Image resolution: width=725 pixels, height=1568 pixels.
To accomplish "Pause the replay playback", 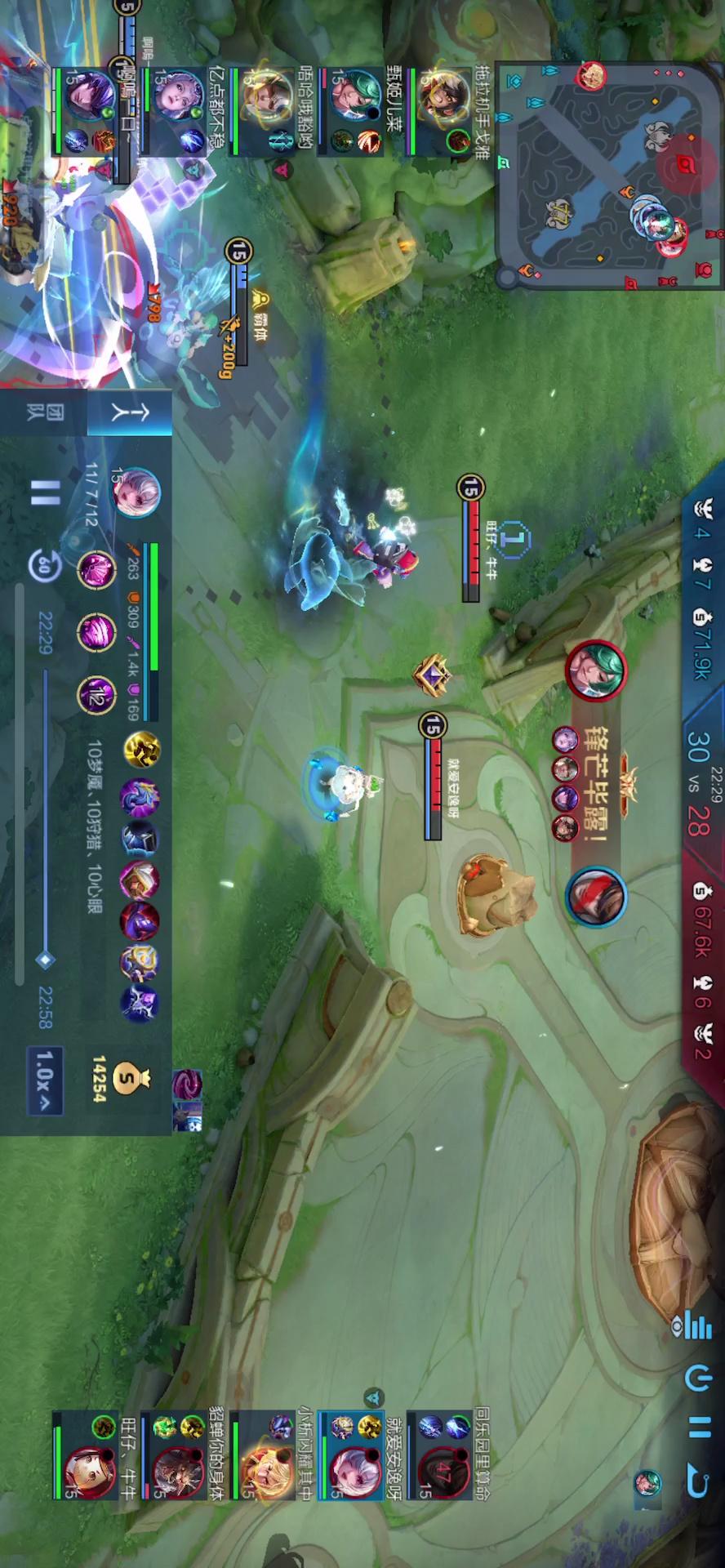I will [46, 493].
